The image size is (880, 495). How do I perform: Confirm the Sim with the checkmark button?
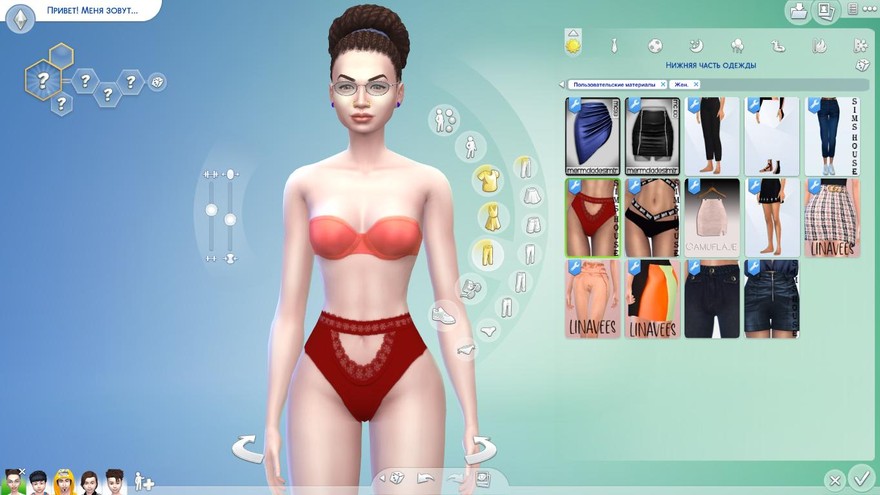[860, 479]
